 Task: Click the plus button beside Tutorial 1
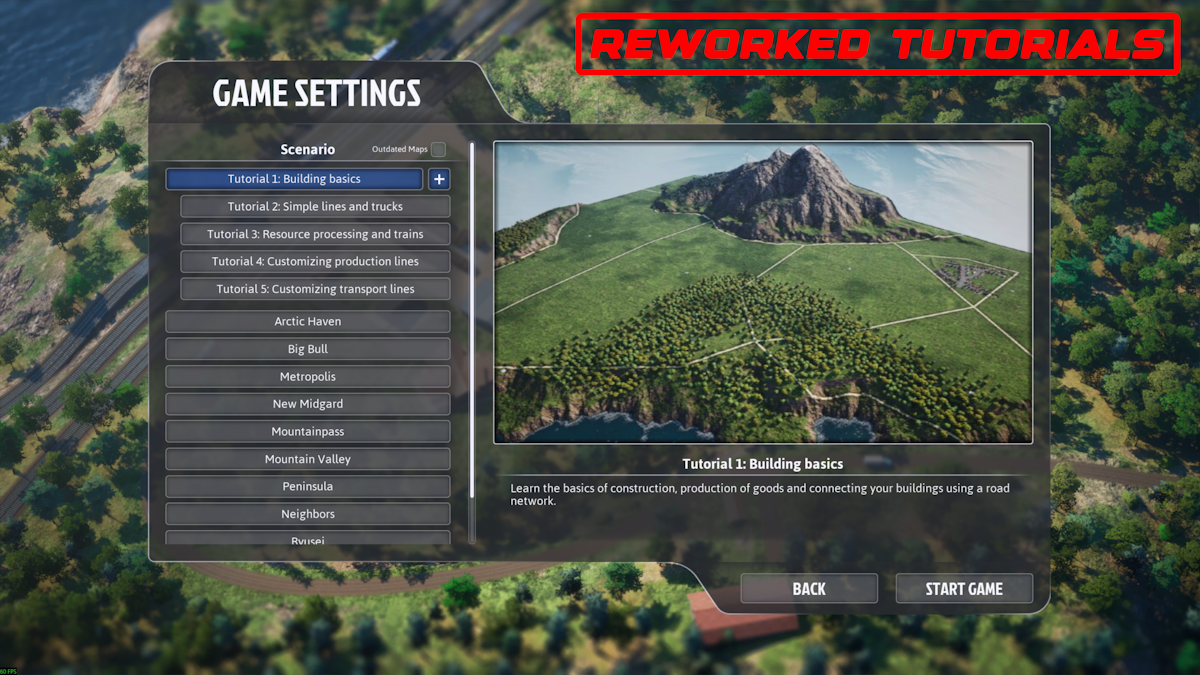tap(439, 179)
